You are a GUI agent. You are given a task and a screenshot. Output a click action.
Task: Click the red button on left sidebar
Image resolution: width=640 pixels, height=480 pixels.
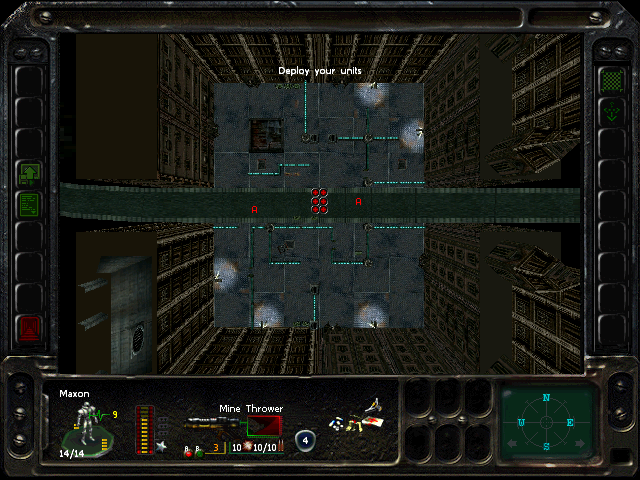(29, 327)
